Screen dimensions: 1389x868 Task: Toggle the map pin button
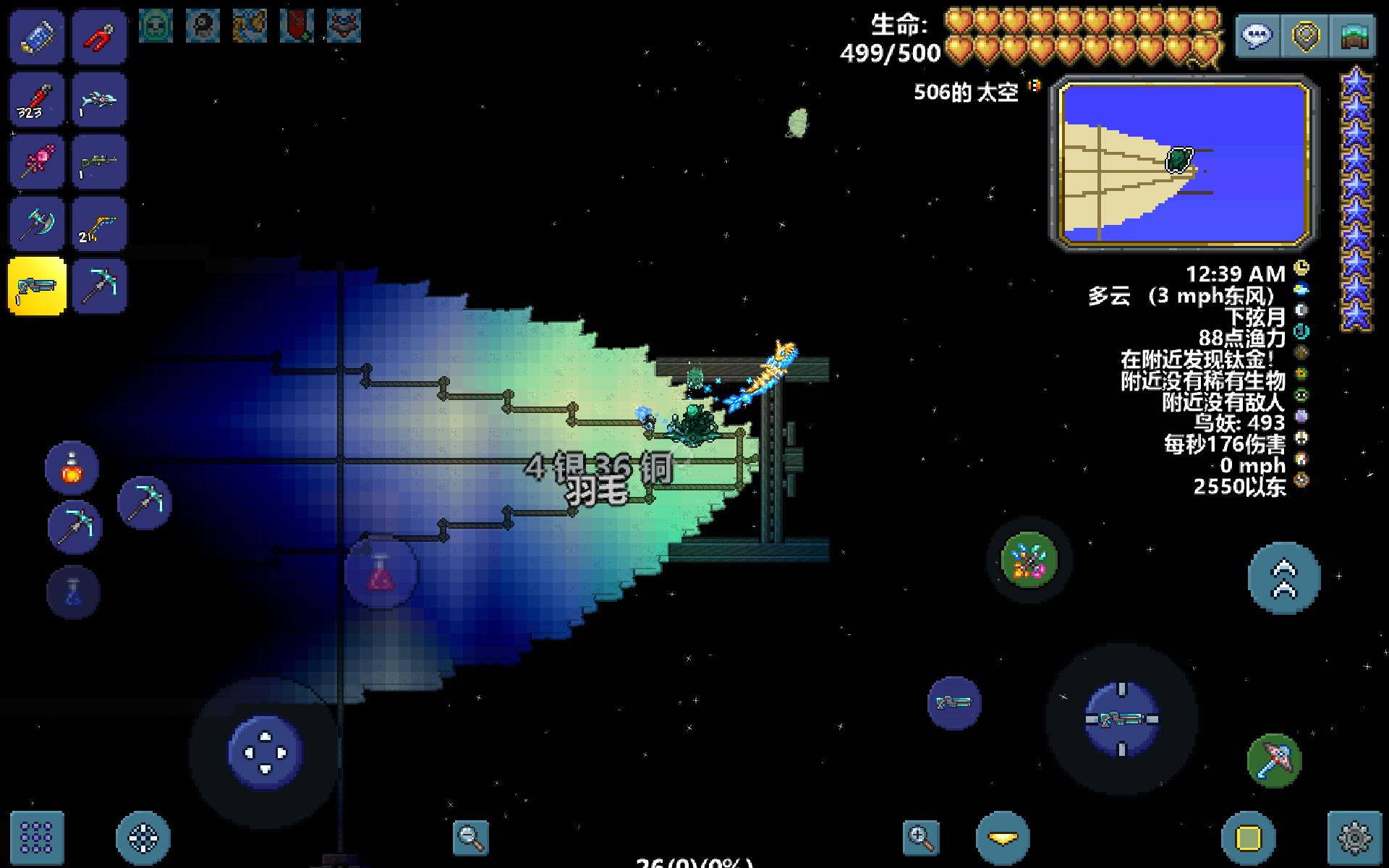[x=1306, y=35]
